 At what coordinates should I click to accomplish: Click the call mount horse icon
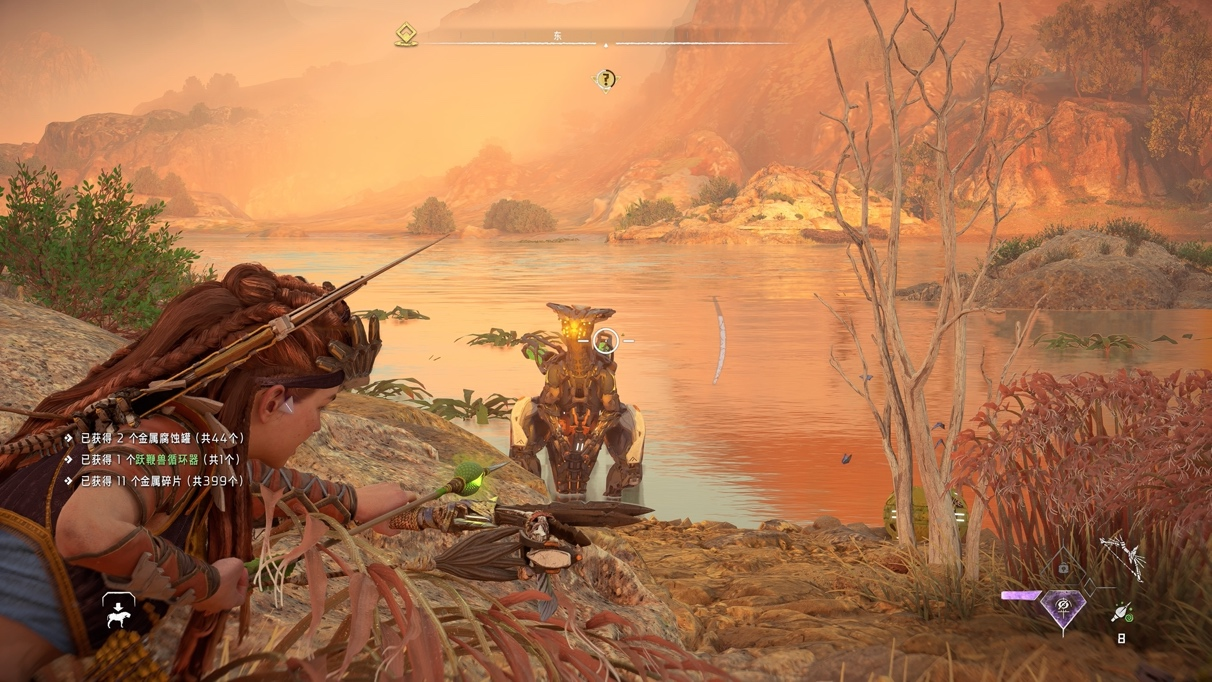pyautogui.click(x=118, y=611)
